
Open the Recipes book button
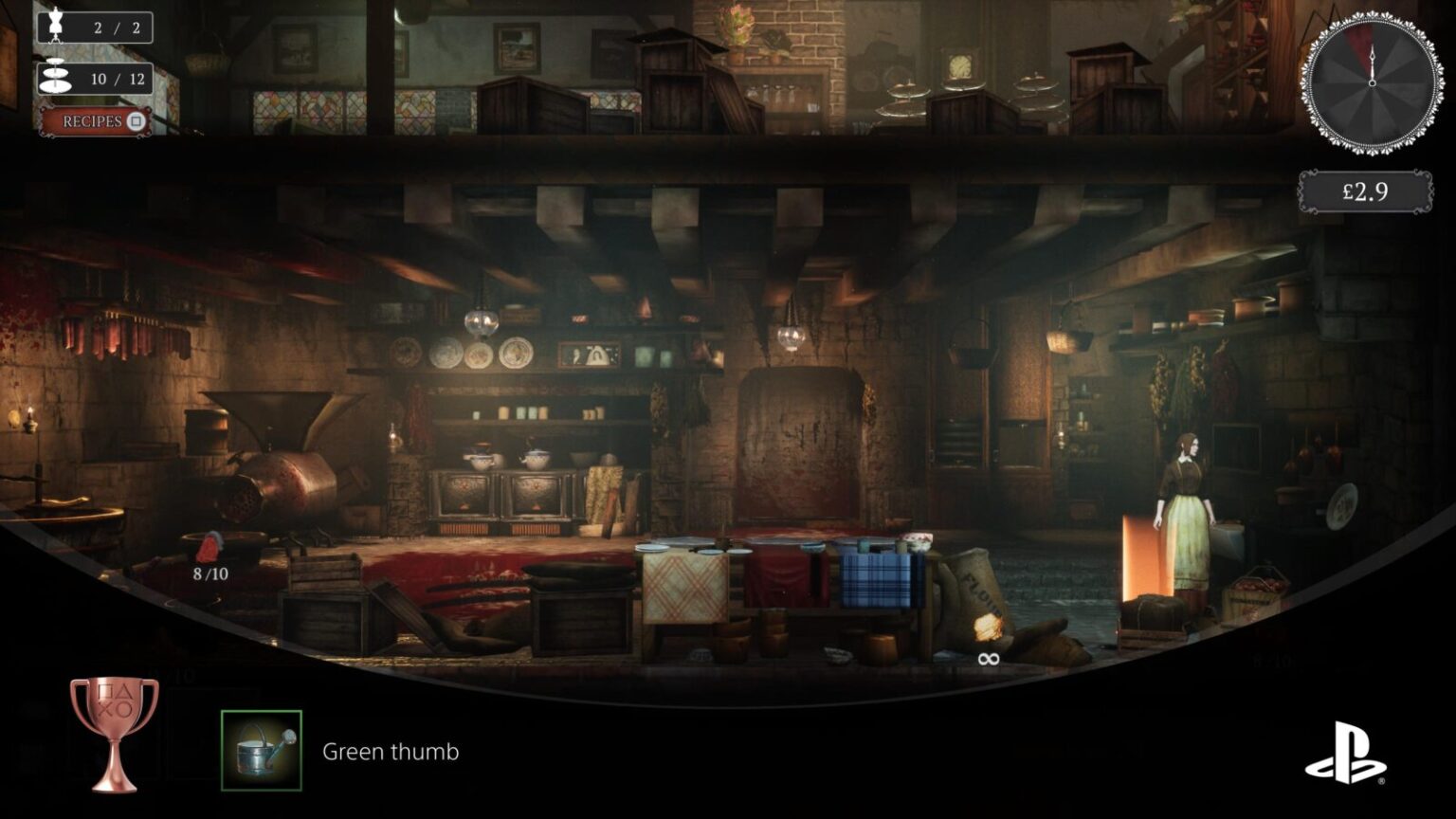pos(96,121)
